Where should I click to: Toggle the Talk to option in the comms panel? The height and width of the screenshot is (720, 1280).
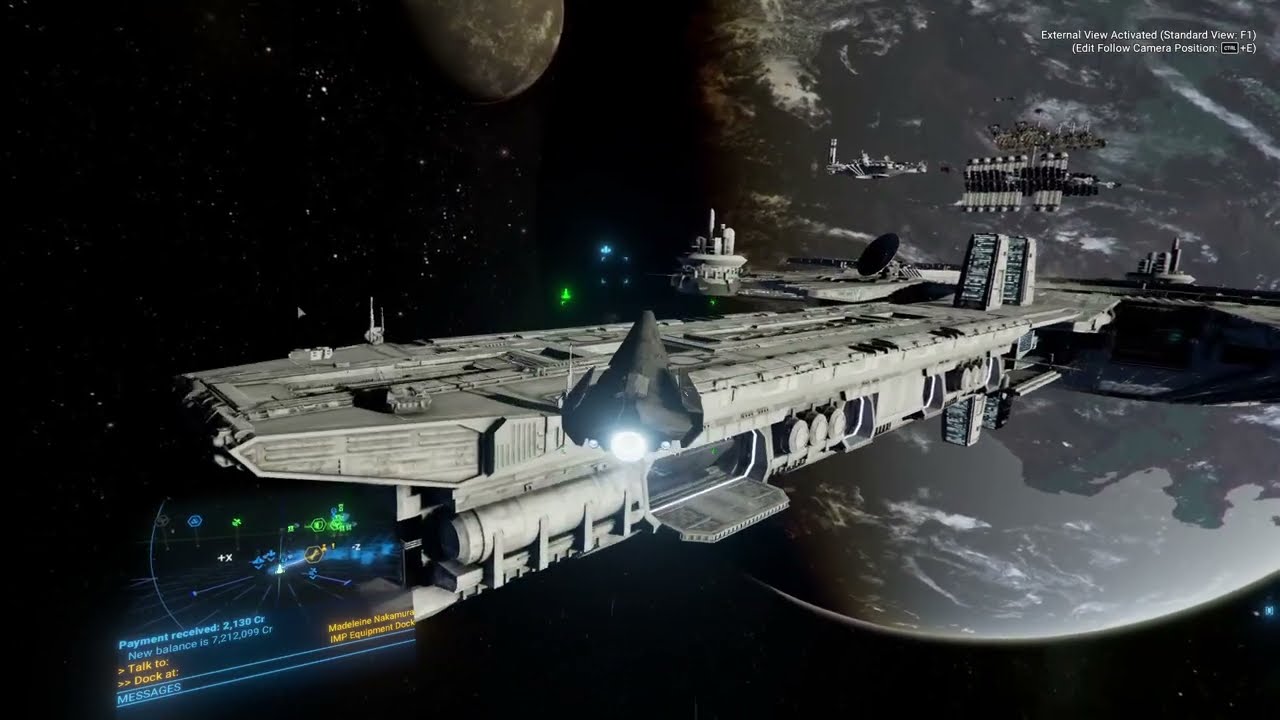click(x=144, y=665)
